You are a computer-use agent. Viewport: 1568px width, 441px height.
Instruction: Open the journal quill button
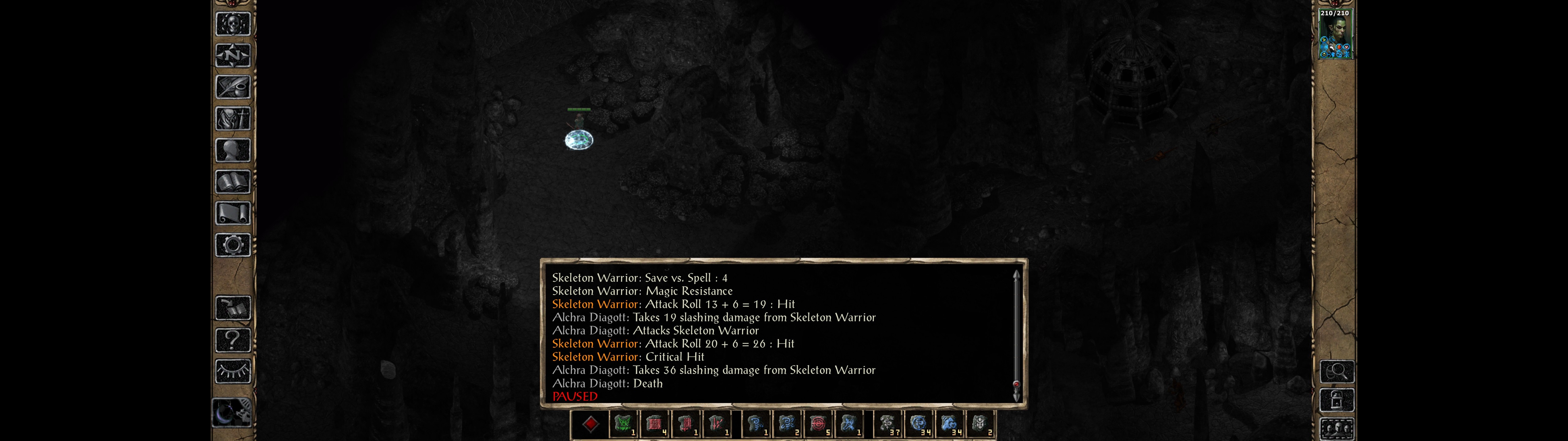[232, 87]
